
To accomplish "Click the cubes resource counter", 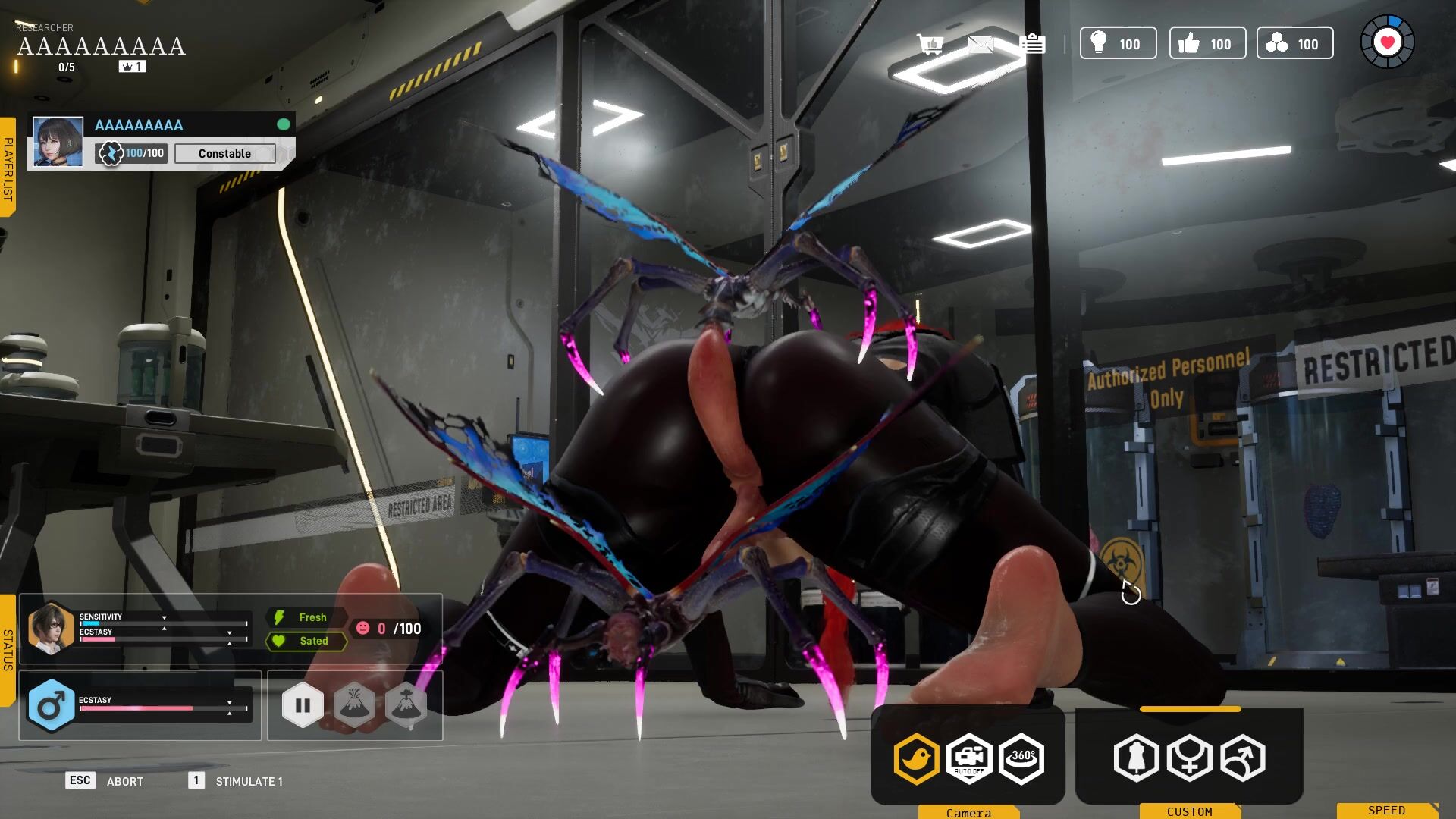I will pyautogui.click(x=1294, y=43).
